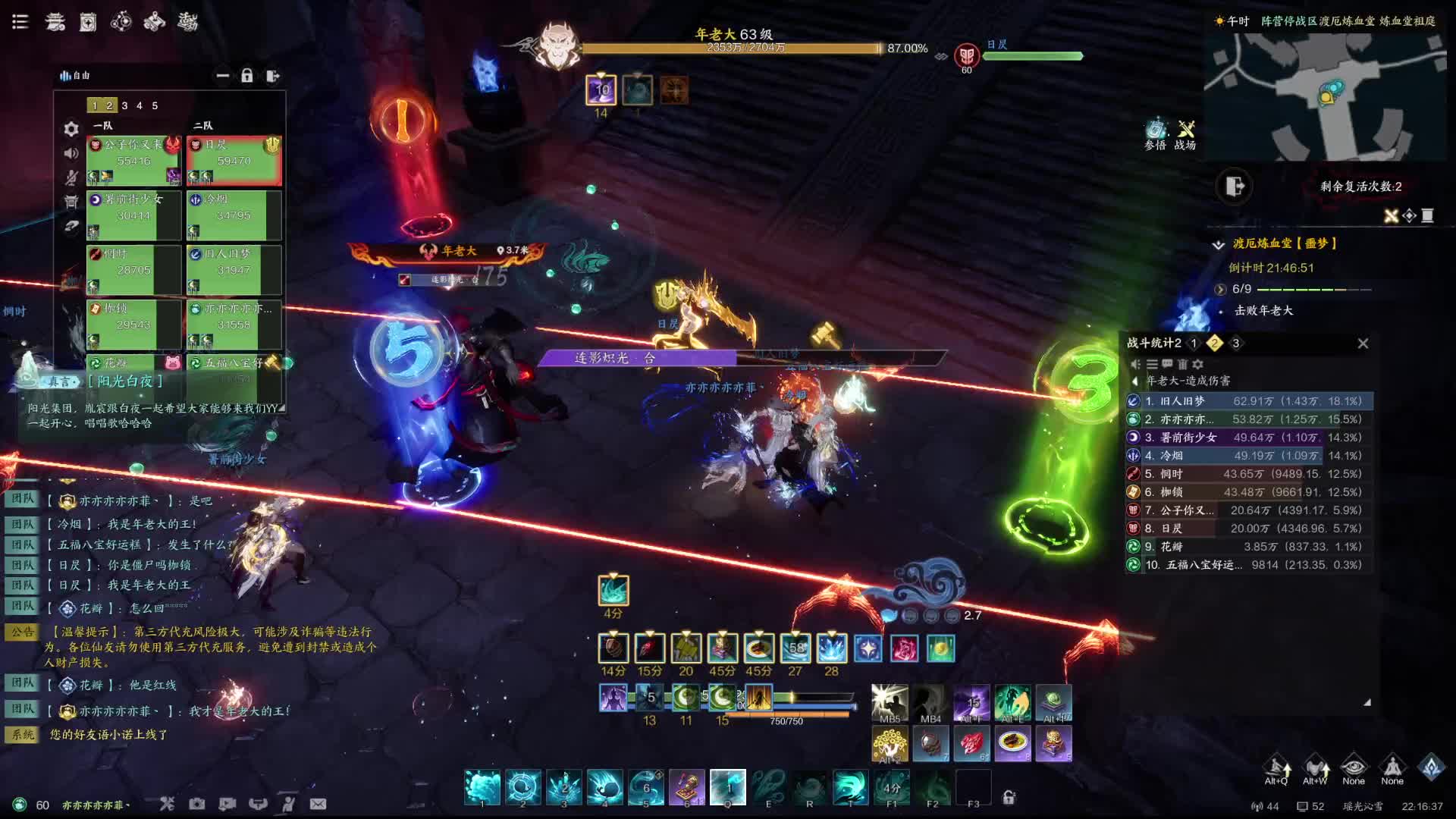Close the 战斗统计 combat statistics panel
The width and height of the screenshot is (1456, 819).
(1363, 344)
